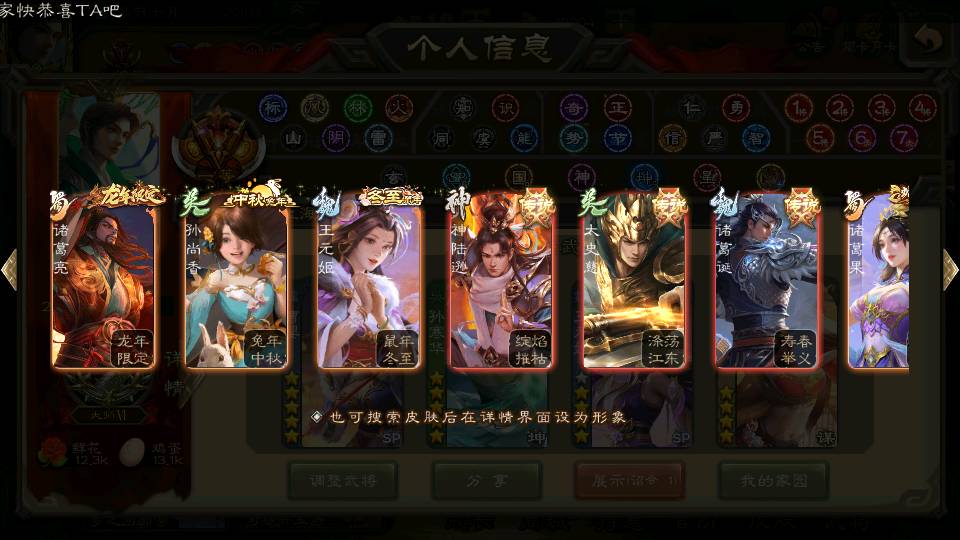The image size is (960, 540).
Task: Show previous skins with the left arrow
Action: click(9, 270)
